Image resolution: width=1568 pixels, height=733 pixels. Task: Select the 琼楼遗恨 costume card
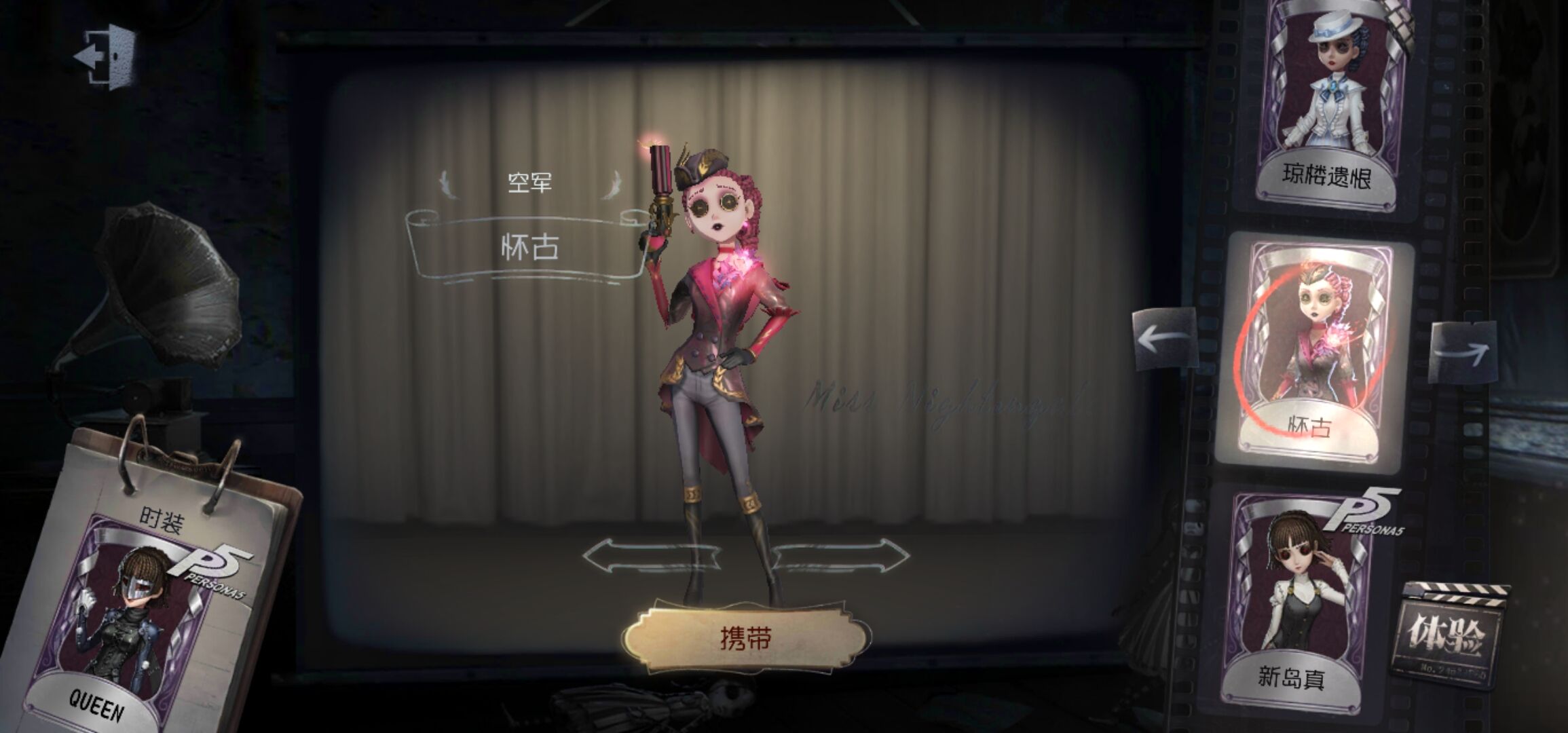point(1326,102)
